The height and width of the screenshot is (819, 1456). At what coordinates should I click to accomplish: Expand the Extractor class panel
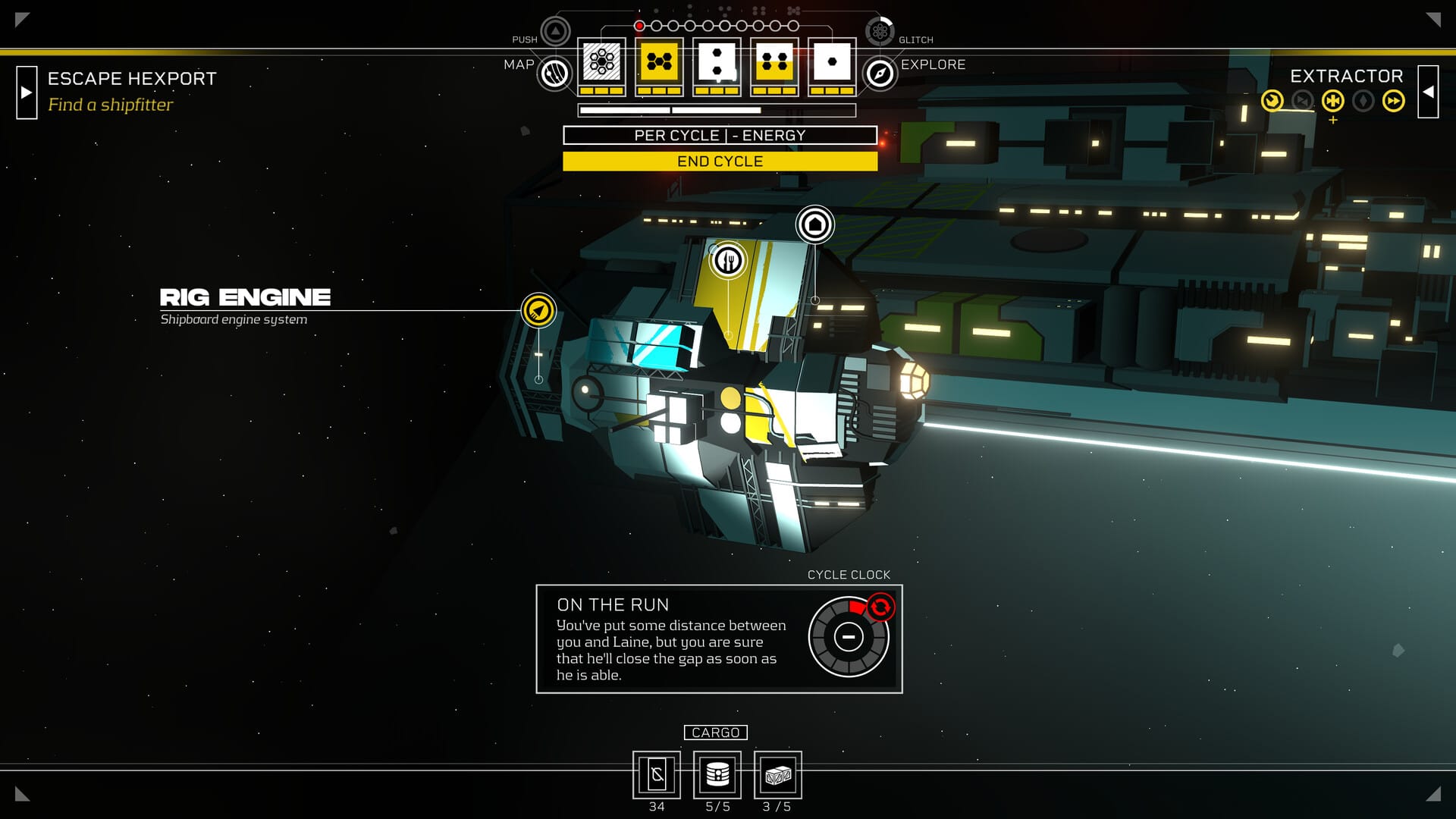pos(1428,92)
